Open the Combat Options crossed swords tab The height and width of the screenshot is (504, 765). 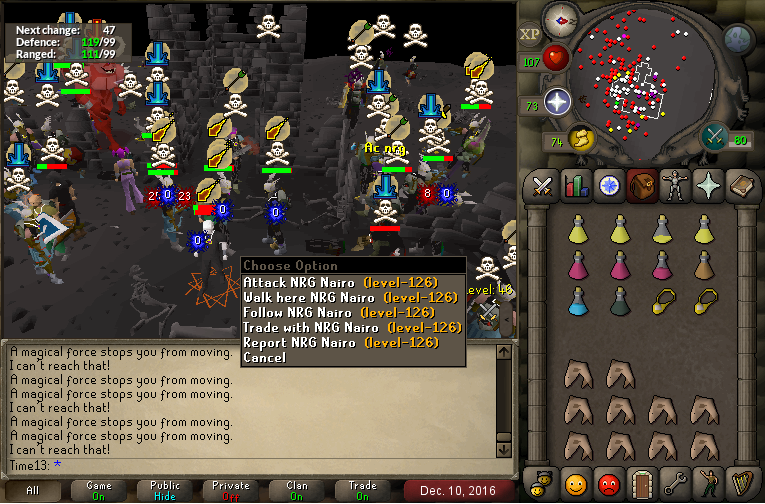[543, 186]
